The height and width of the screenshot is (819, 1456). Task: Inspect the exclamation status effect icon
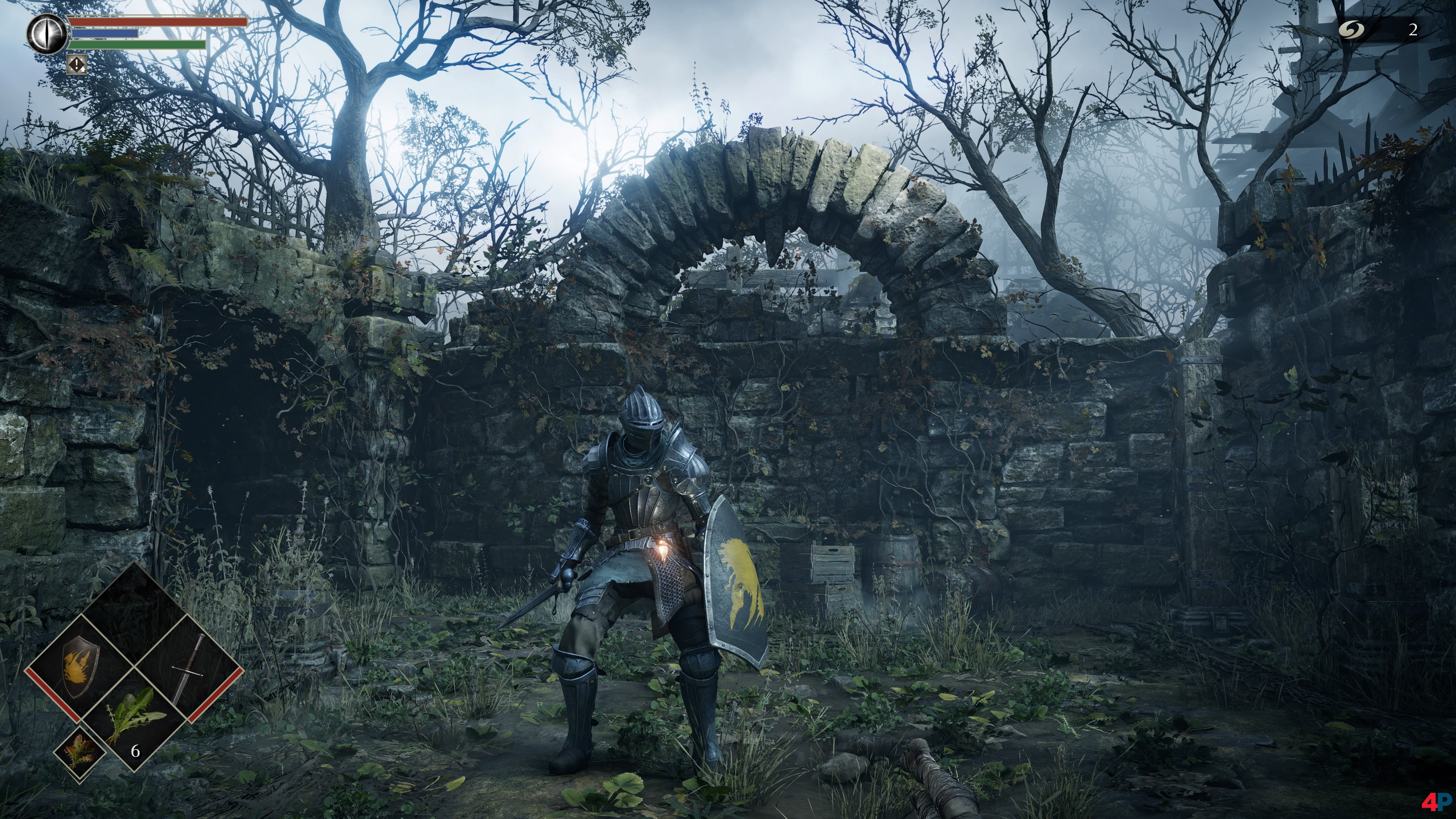[x=77, y=64]
